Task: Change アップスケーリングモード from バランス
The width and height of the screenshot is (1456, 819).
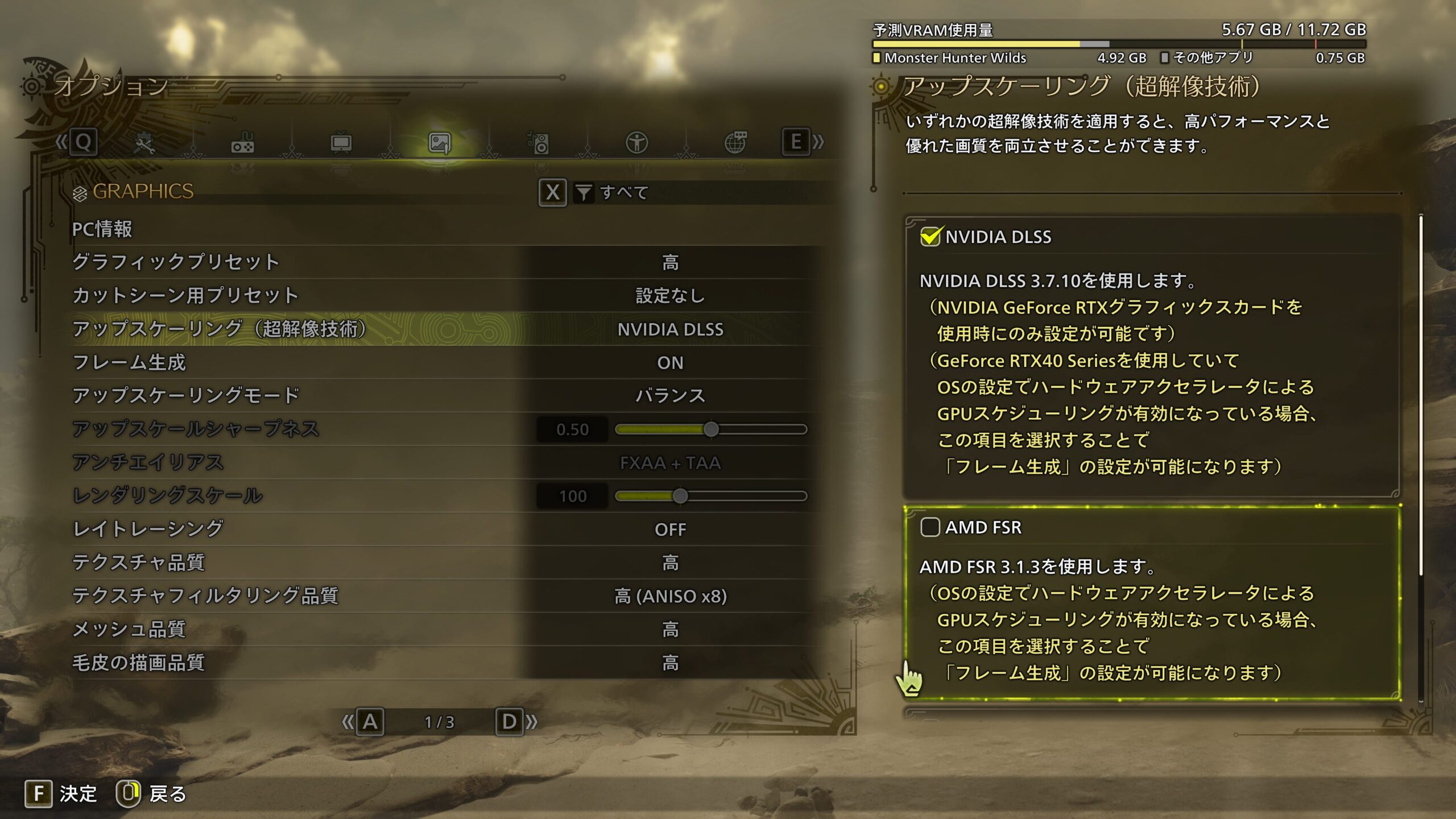Action: [x=670, y=395]
